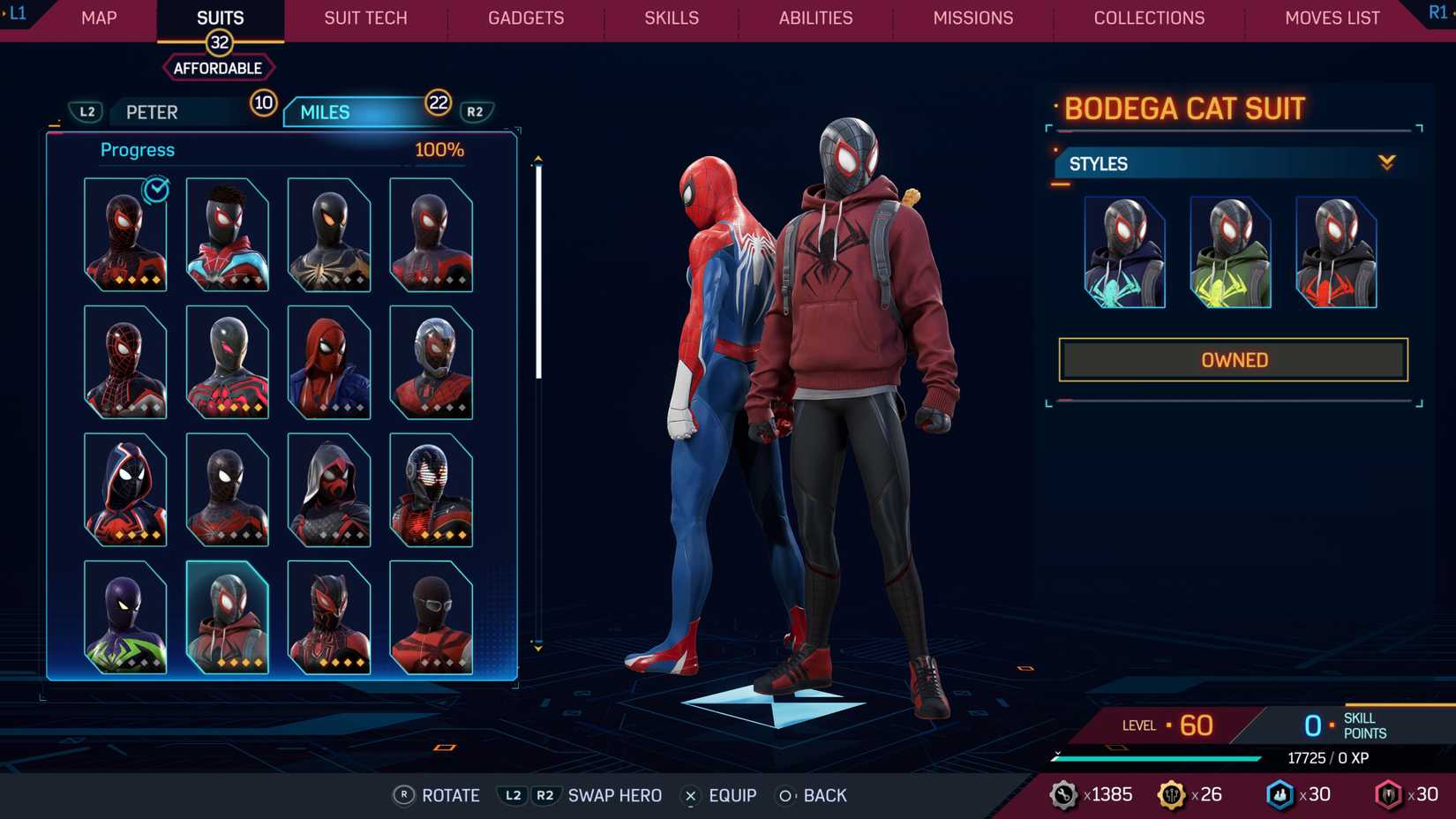Click the R rotate stick icon in bottom bar
The height and width of the screenshot is (819, 1456).
click(x=404, y=795)
